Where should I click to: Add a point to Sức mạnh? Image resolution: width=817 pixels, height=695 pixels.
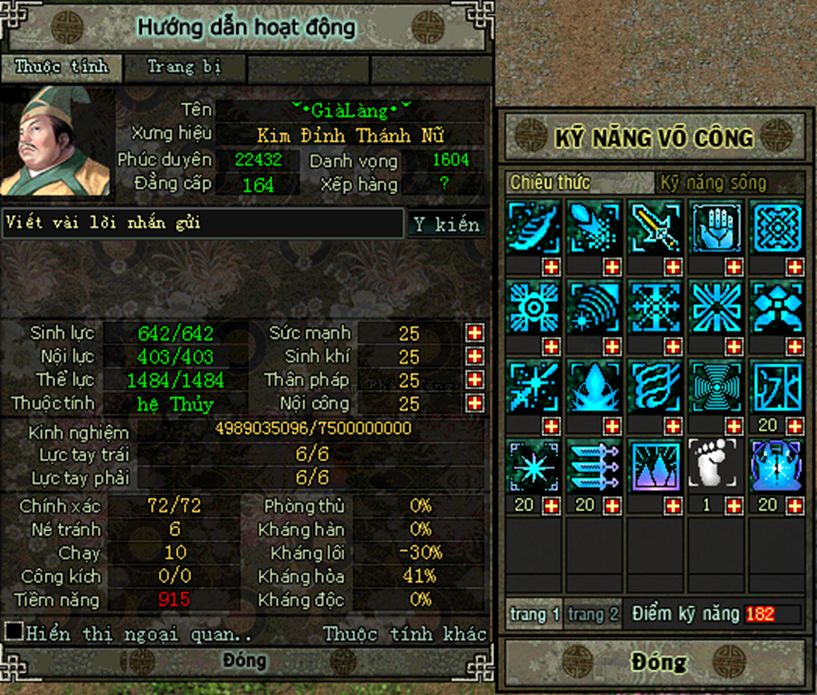pyautogui.click(x=474, y=333)
